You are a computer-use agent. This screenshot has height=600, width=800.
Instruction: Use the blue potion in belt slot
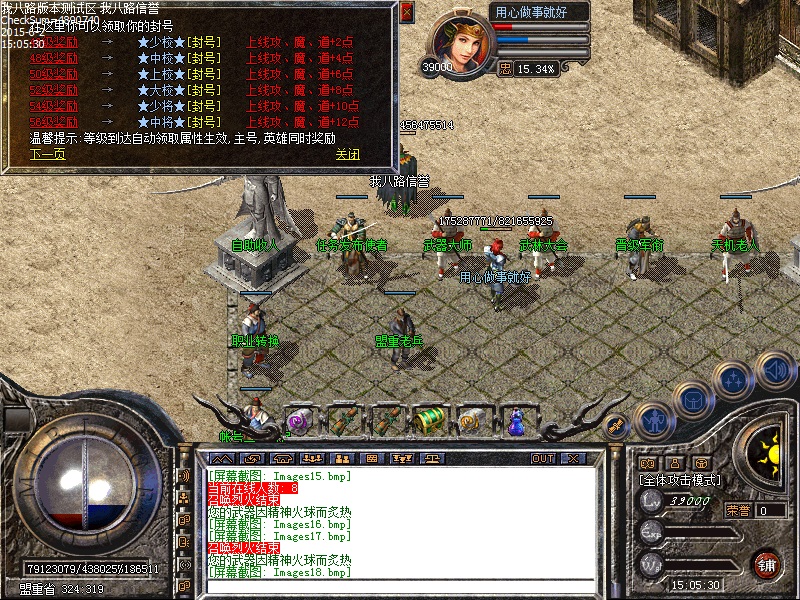pyautogui.click(x=517, y=421)
